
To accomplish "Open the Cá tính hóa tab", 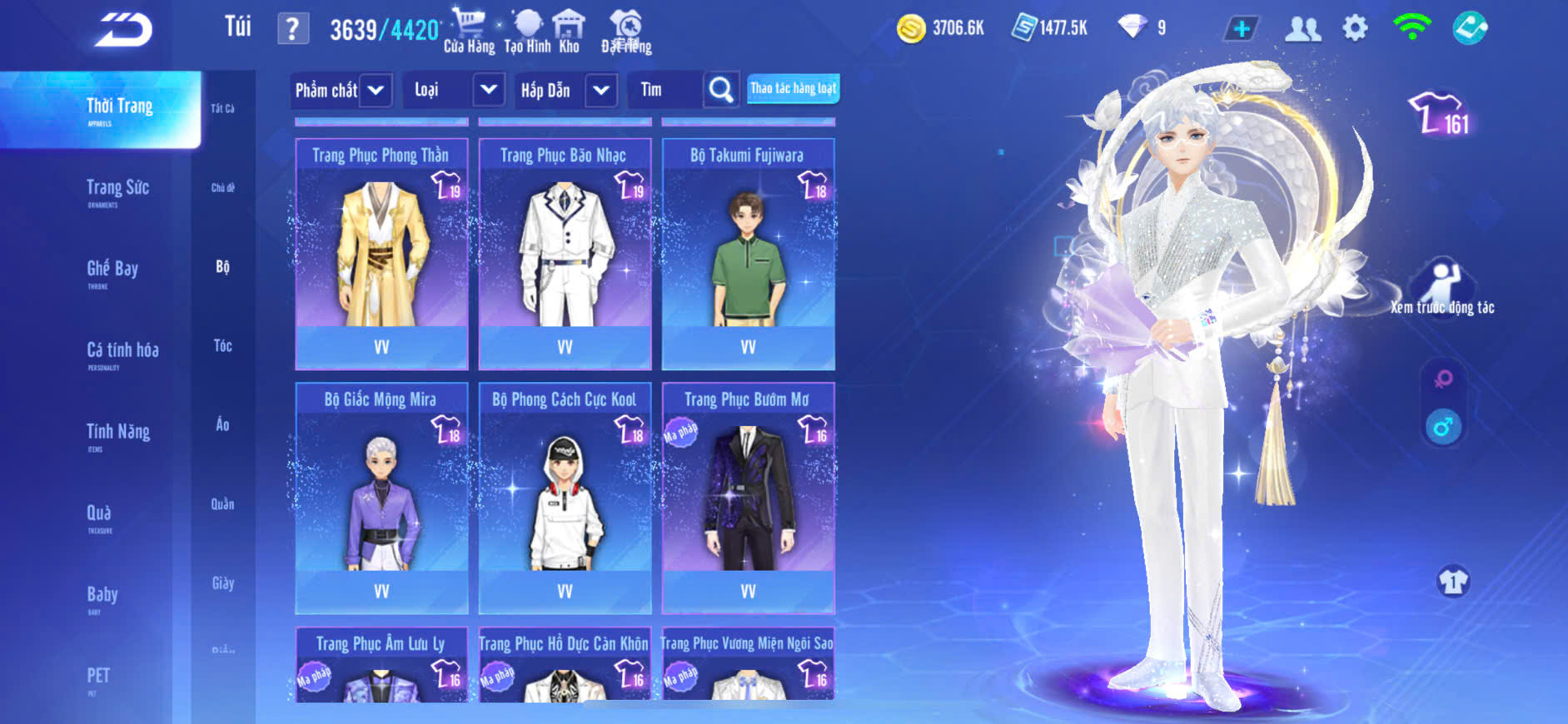I will (122, 351).
